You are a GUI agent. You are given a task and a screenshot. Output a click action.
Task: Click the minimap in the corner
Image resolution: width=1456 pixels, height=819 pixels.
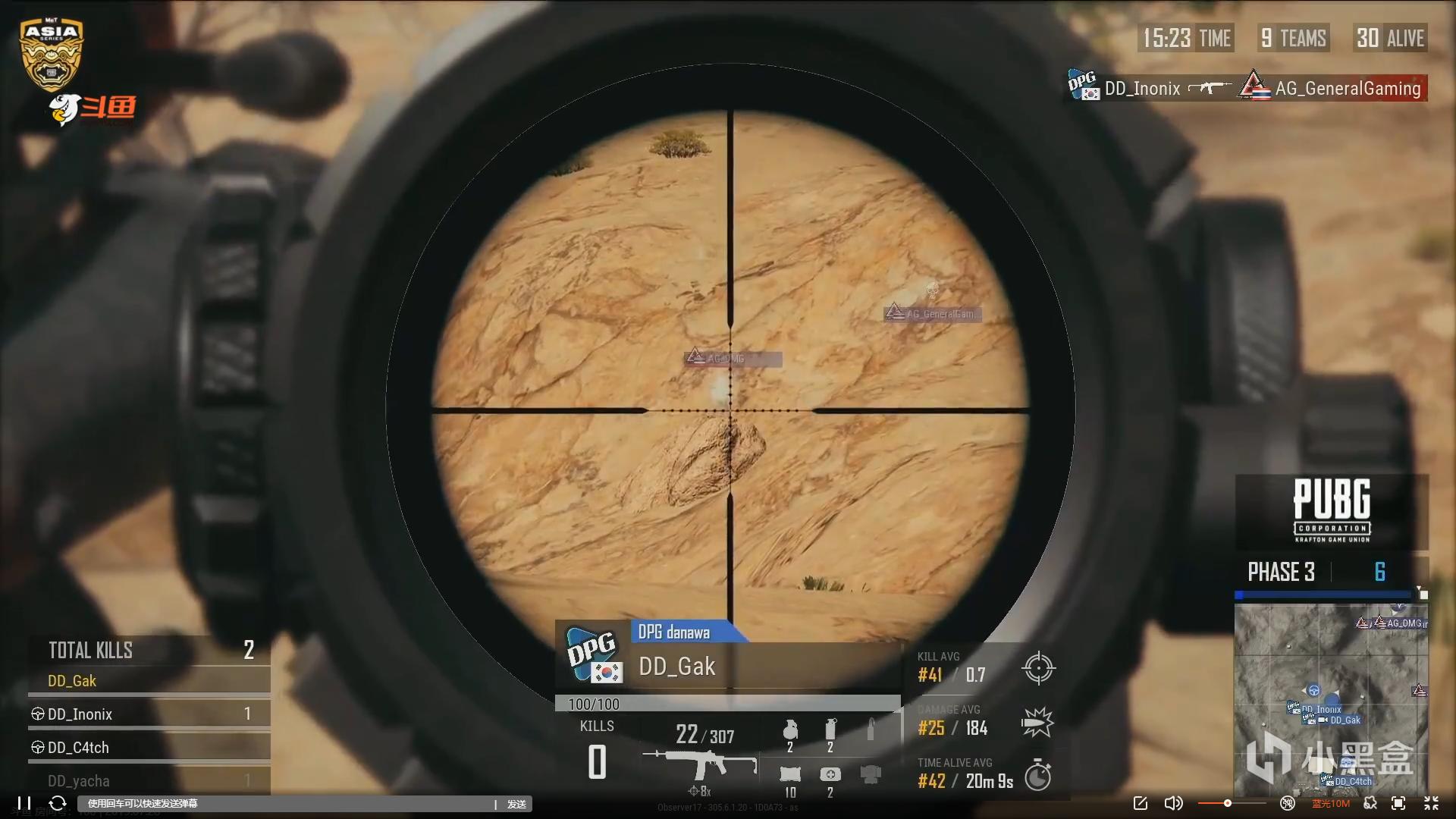tap(1331, 698)
